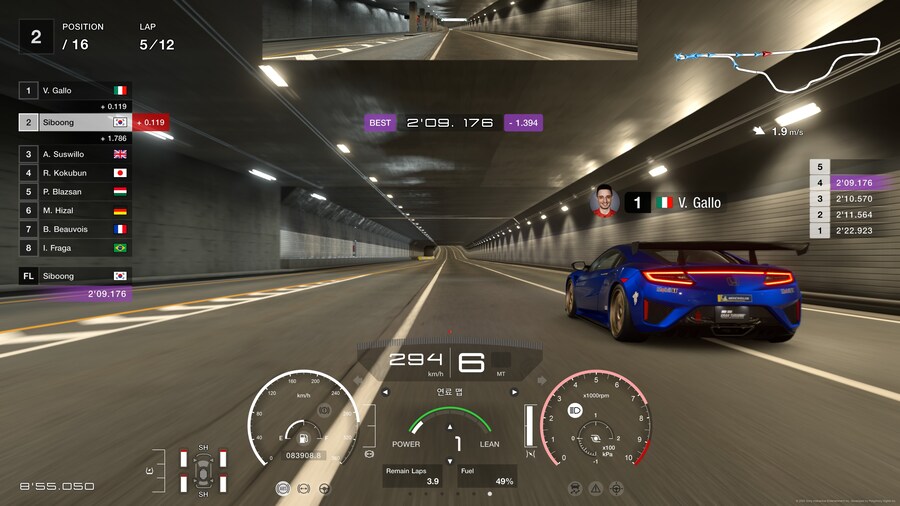This screenshot has width=900, height=506.
Task: Click the hazard warning triangle icon
Action: click(x=596, y=488)
